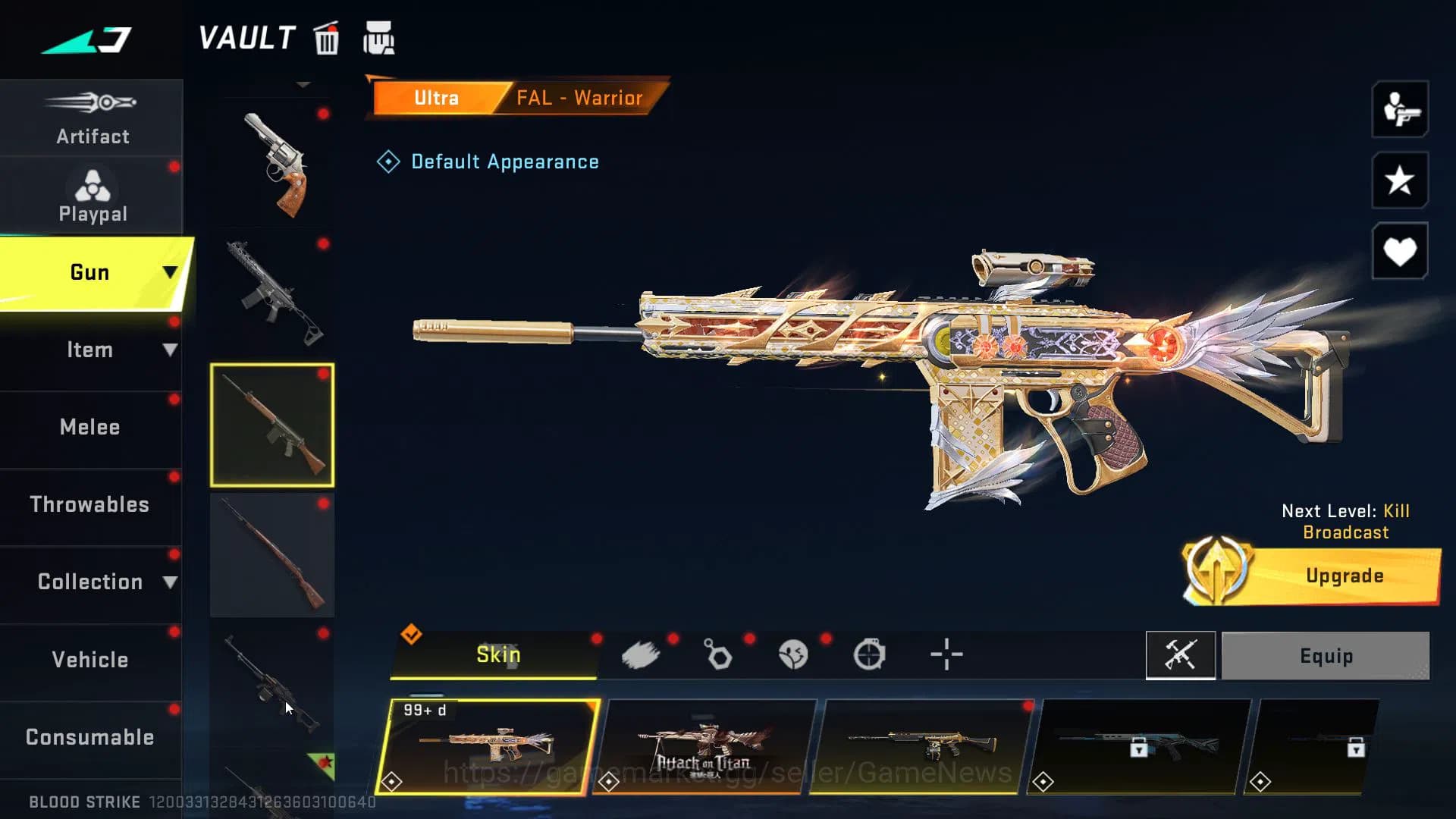This screenshot has width=1456, height=819.
Task: Select the Melee category in the sidebar
Action: point(90,427)
